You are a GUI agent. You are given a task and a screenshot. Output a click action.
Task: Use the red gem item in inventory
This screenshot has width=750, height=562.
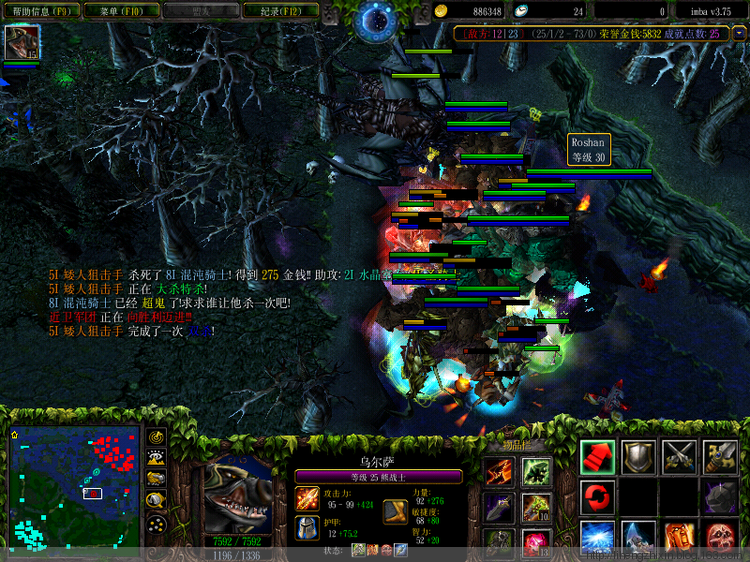pyautogui.click(x=536, y=543)
